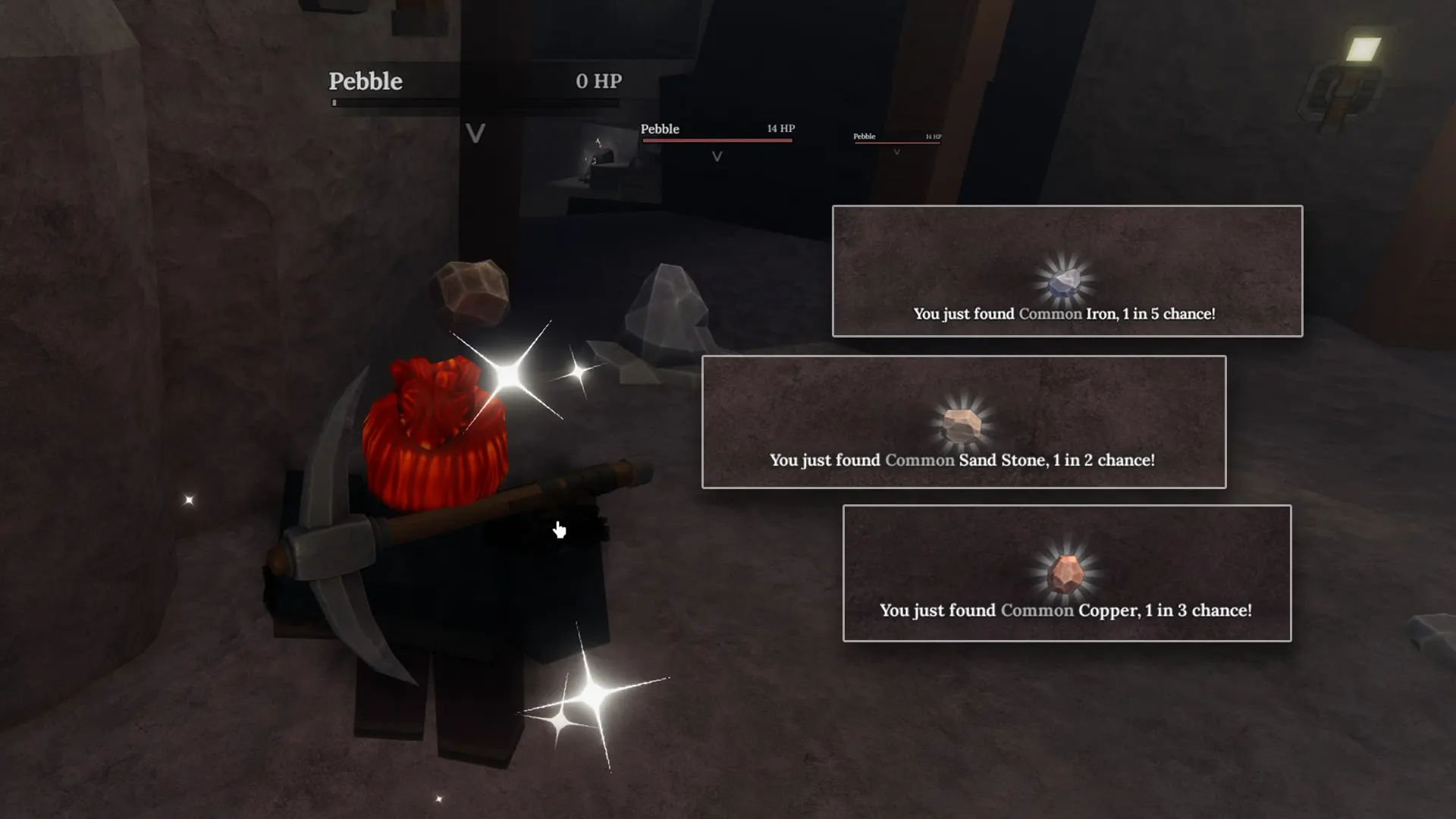Expand the chevron under the main Pebble nameplate
The height and width of the screenshot is (819, 1456).
tap(475, 134)
